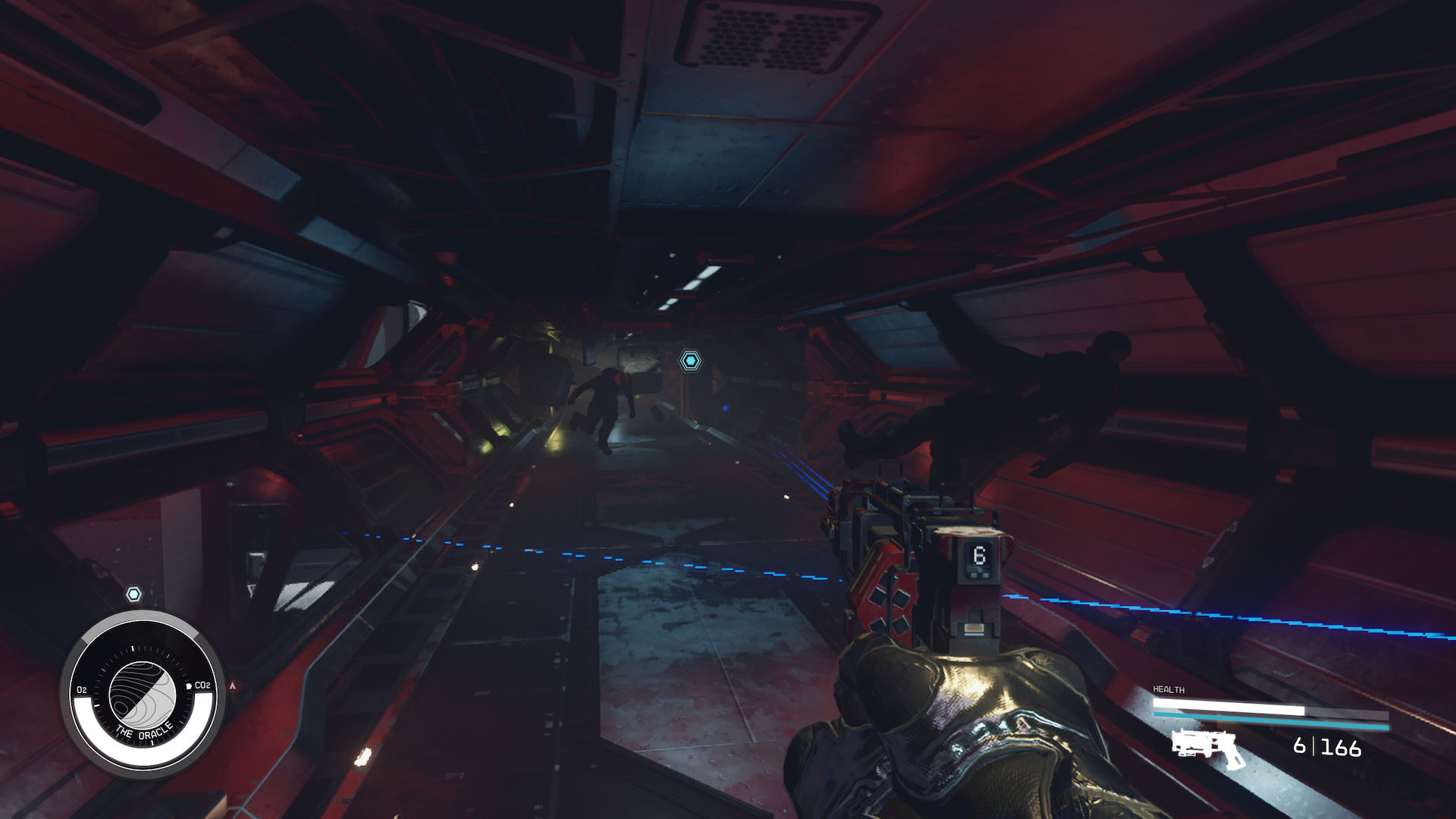
Task: Click the Oracle compass scanner dial
Action: pos(143,694)
